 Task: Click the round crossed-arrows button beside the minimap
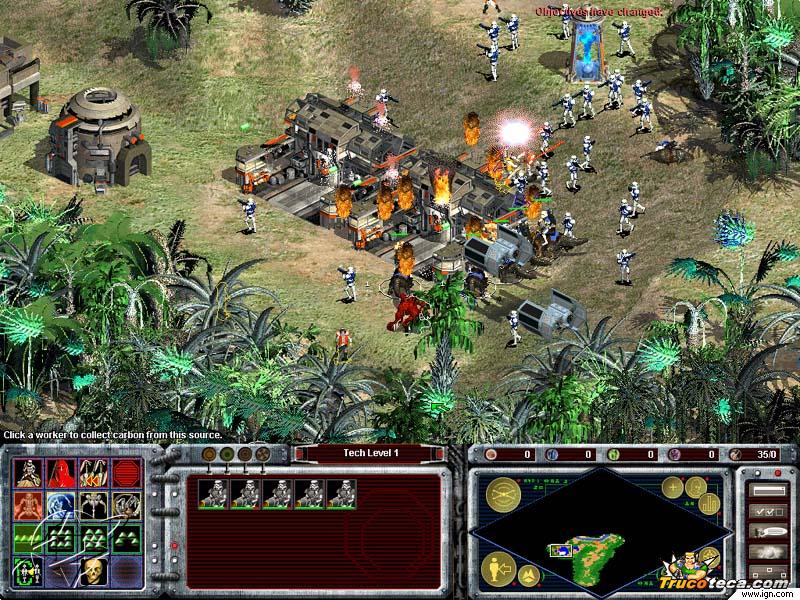click(503, 495)
